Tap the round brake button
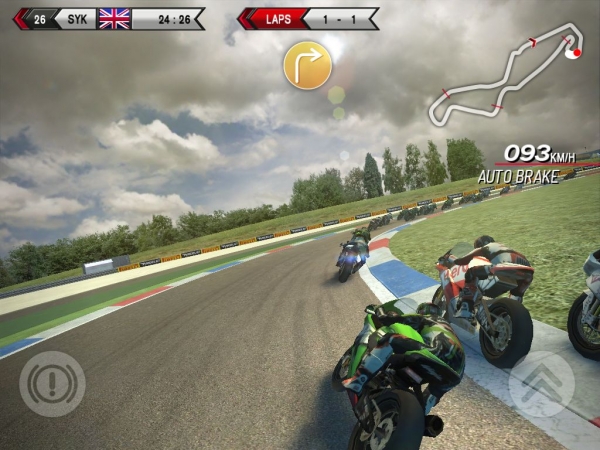 click(52, 384)
